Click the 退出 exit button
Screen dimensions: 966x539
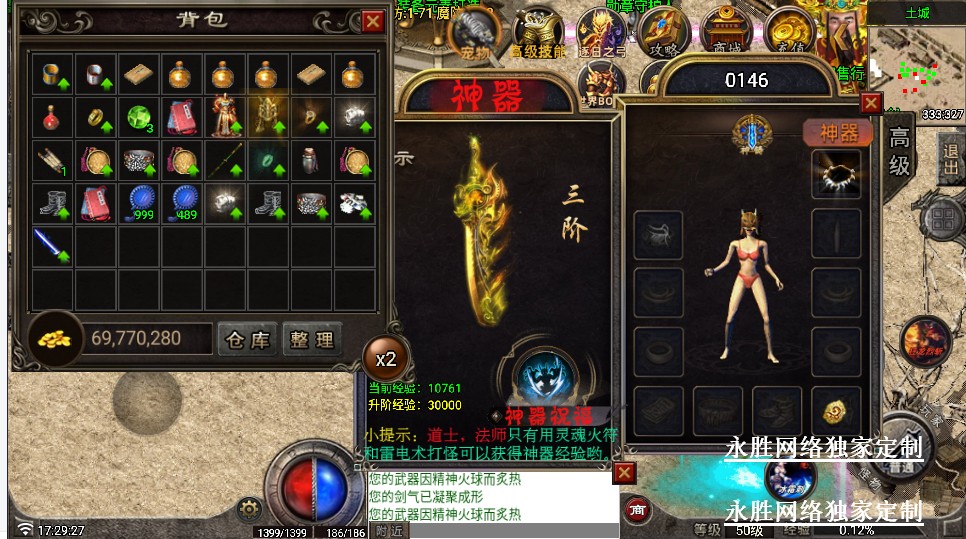pyautogui.click(x=950, y=158)
